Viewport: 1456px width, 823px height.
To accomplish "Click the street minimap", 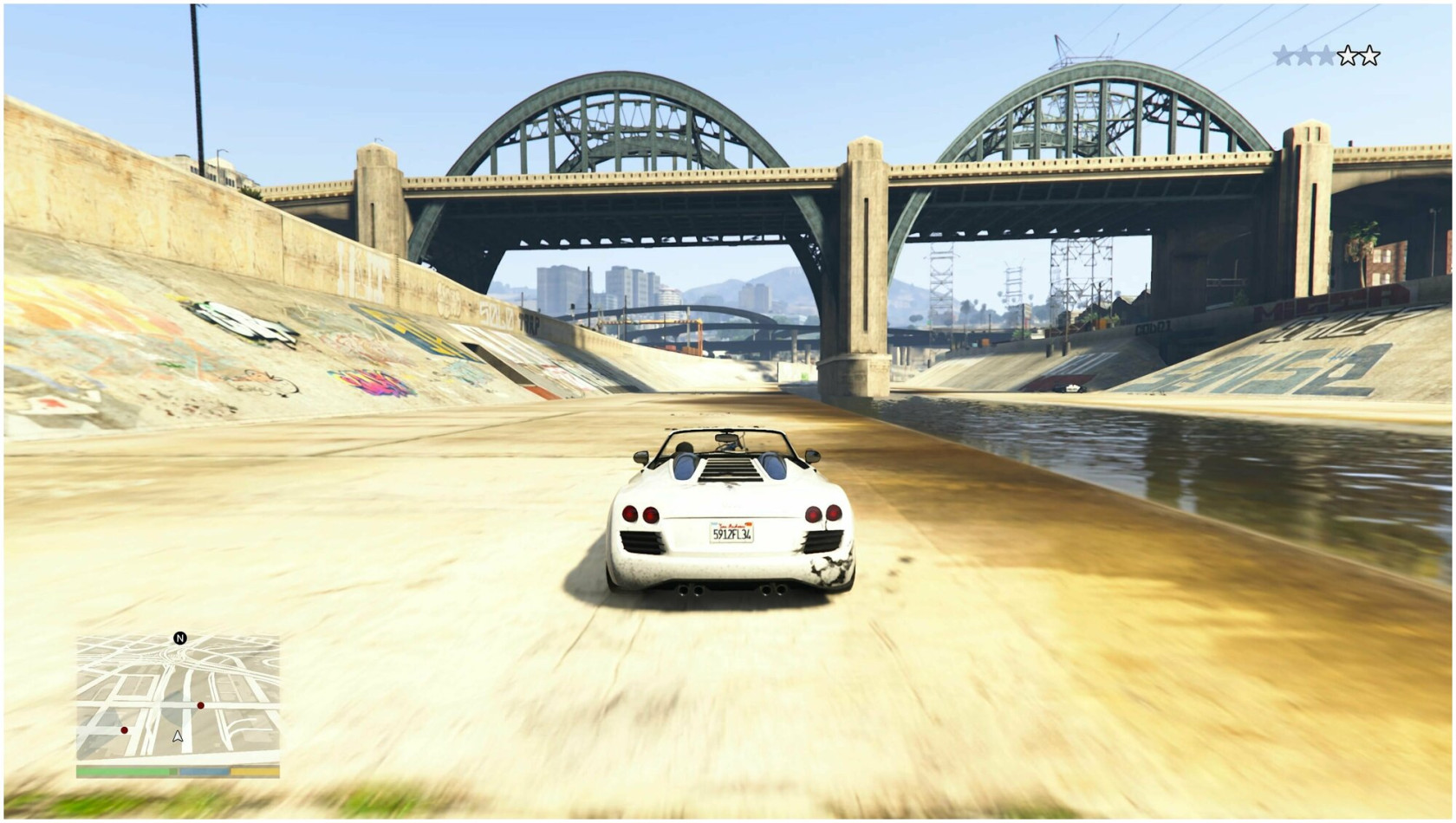I will 178,698.
